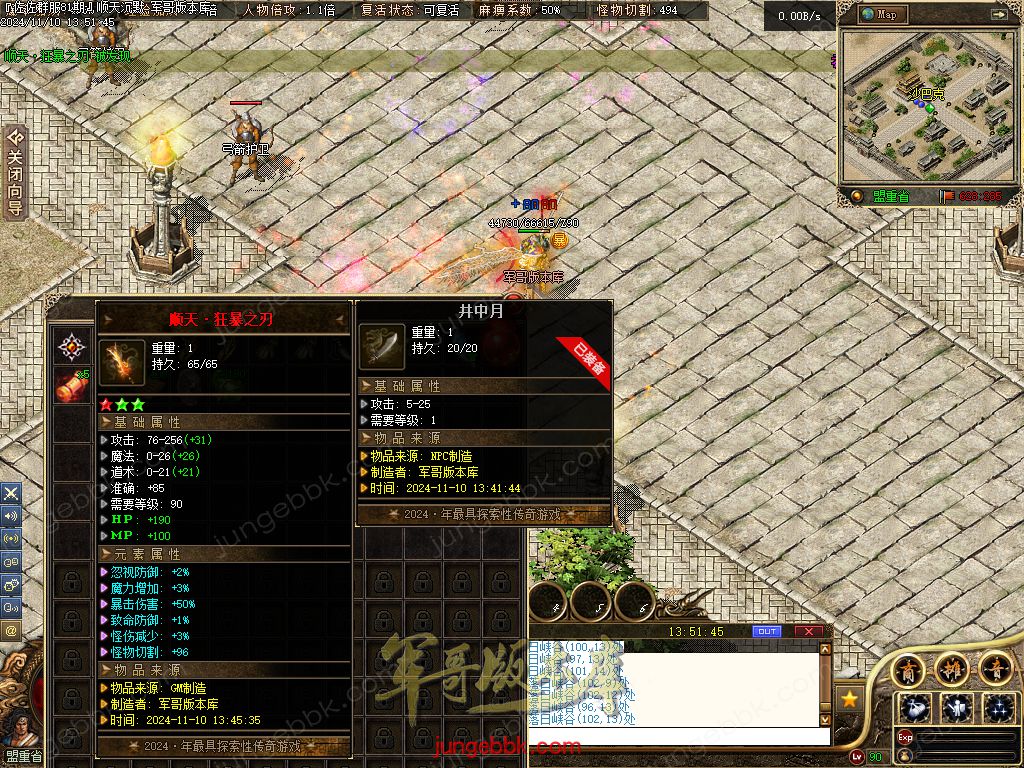Open the 排 ranking round button
This screenshot has height=768, width=1024.
[x=951, y=668]
